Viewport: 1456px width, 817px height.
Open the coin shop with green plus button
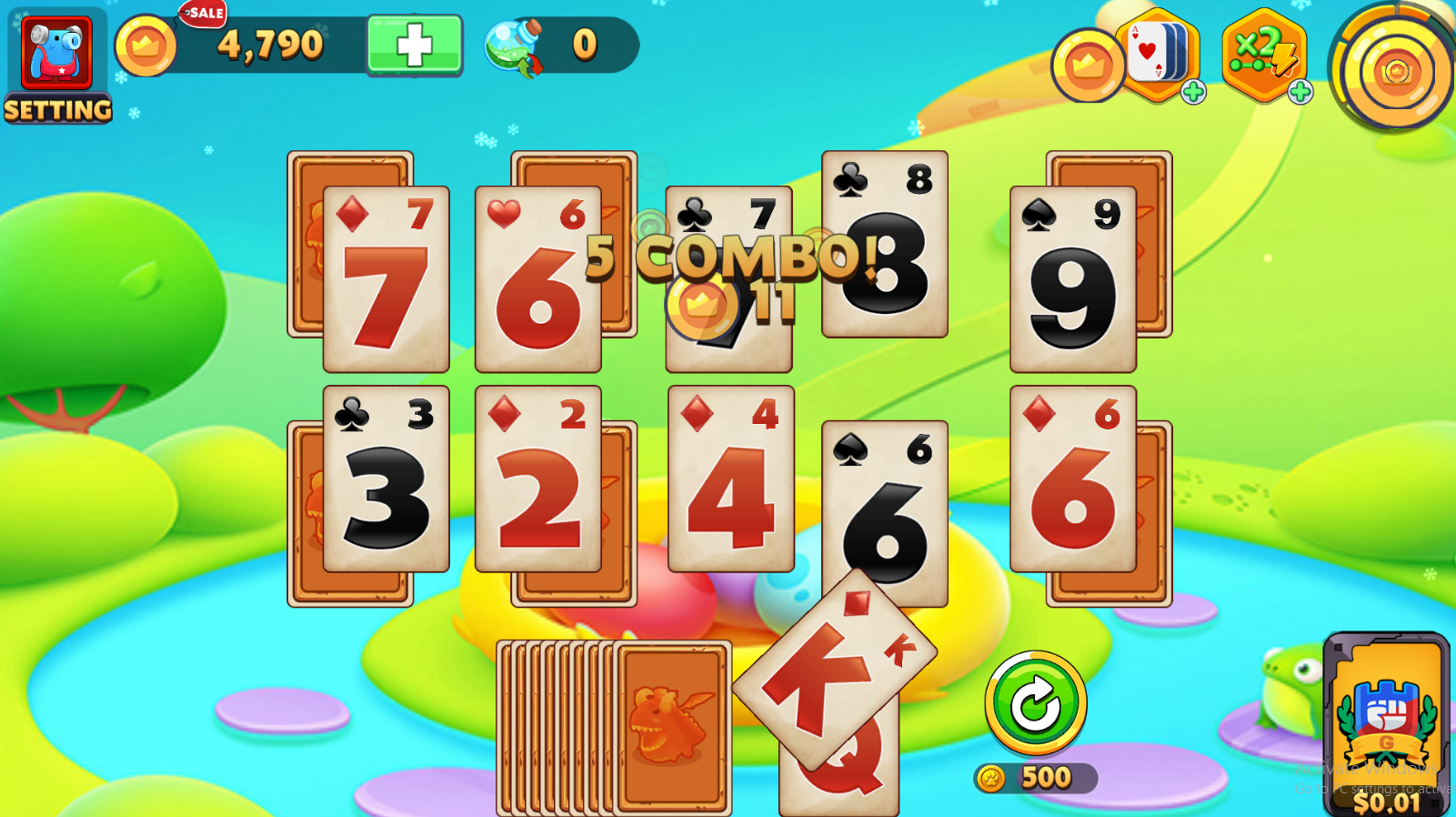(x=414, y=44)
